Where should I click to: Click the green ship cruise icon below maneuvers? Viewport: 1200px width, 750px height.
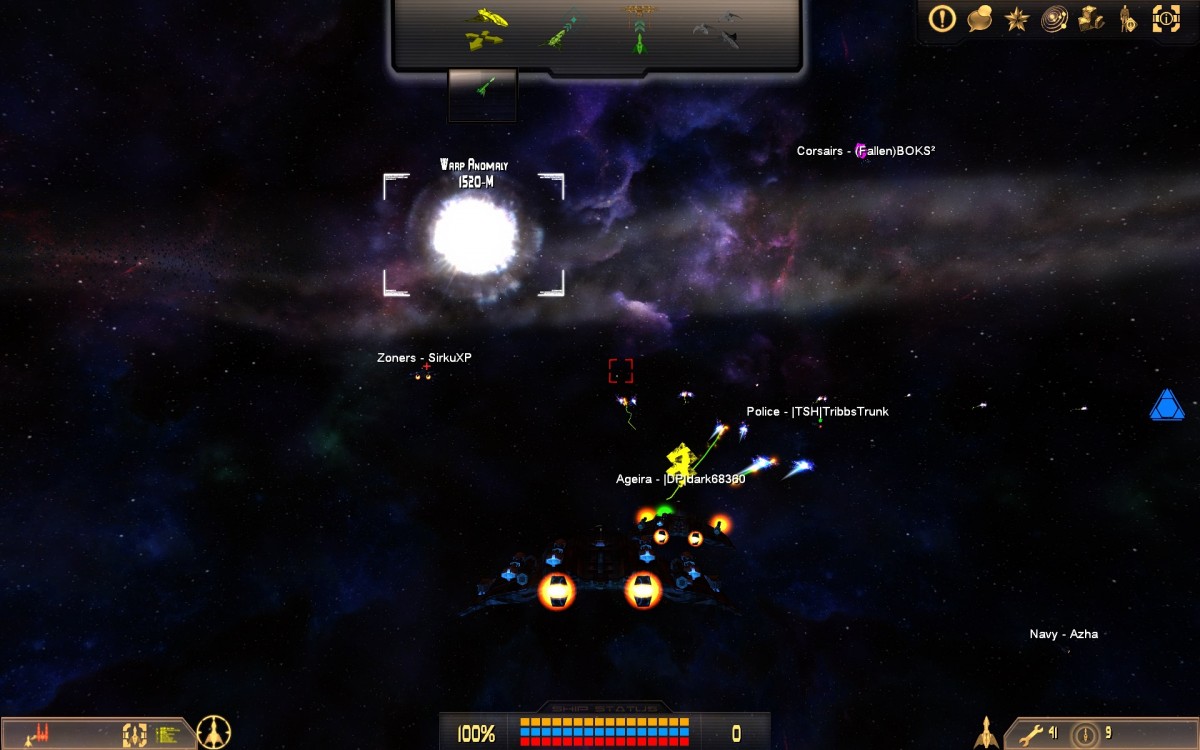click(483, 88)
